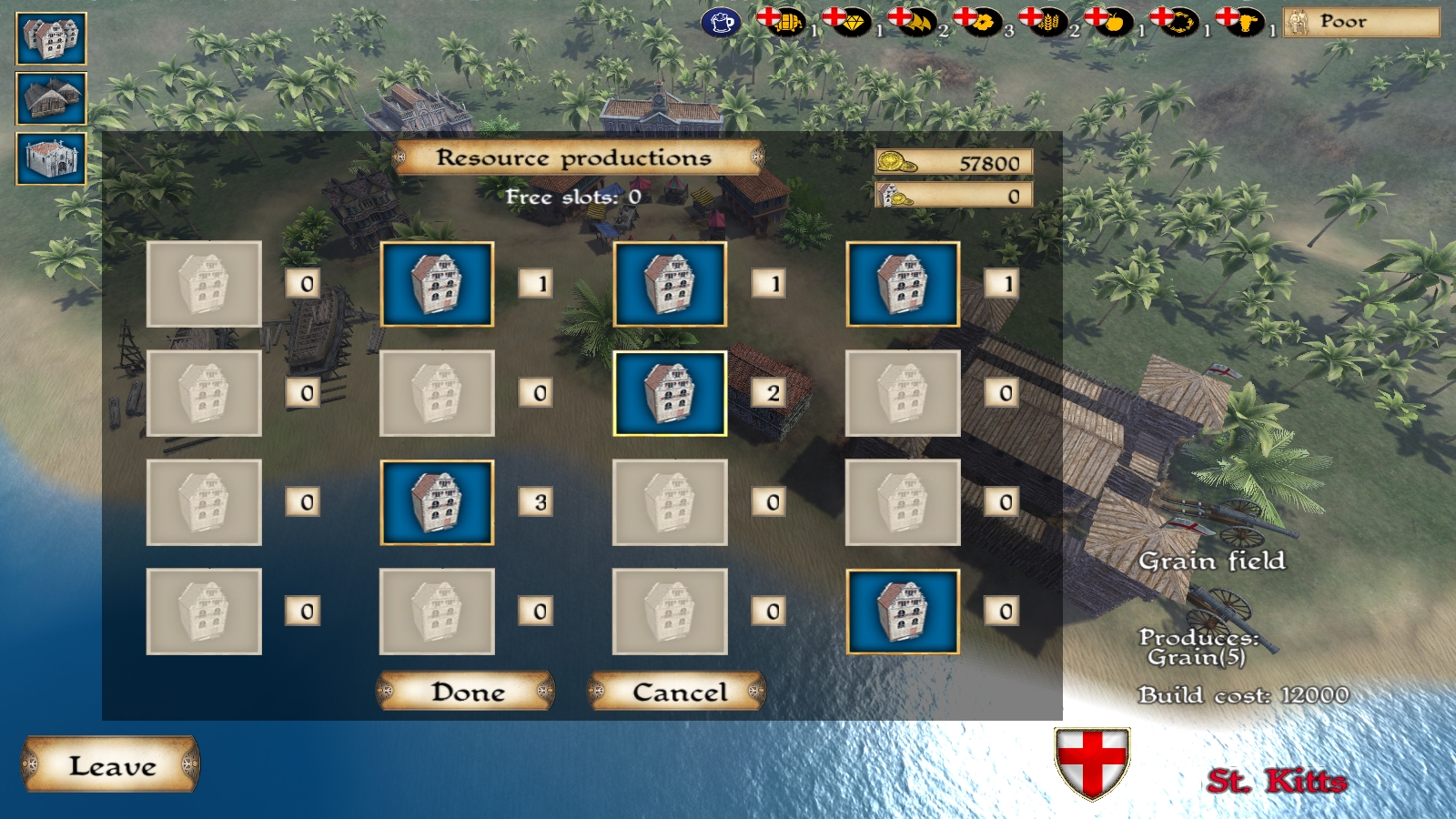The height and width of the screenshot is (819, 1456).
Task: Leave the St. Kitts town screen
Action: 111,765
